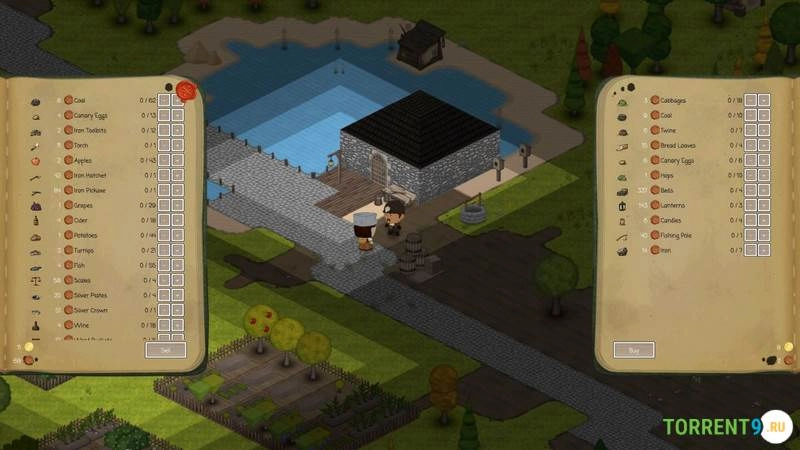This screenshot has height=450, width=800.
Task: Increase Apples quantity to sell
Action: [x=178, y=160]
